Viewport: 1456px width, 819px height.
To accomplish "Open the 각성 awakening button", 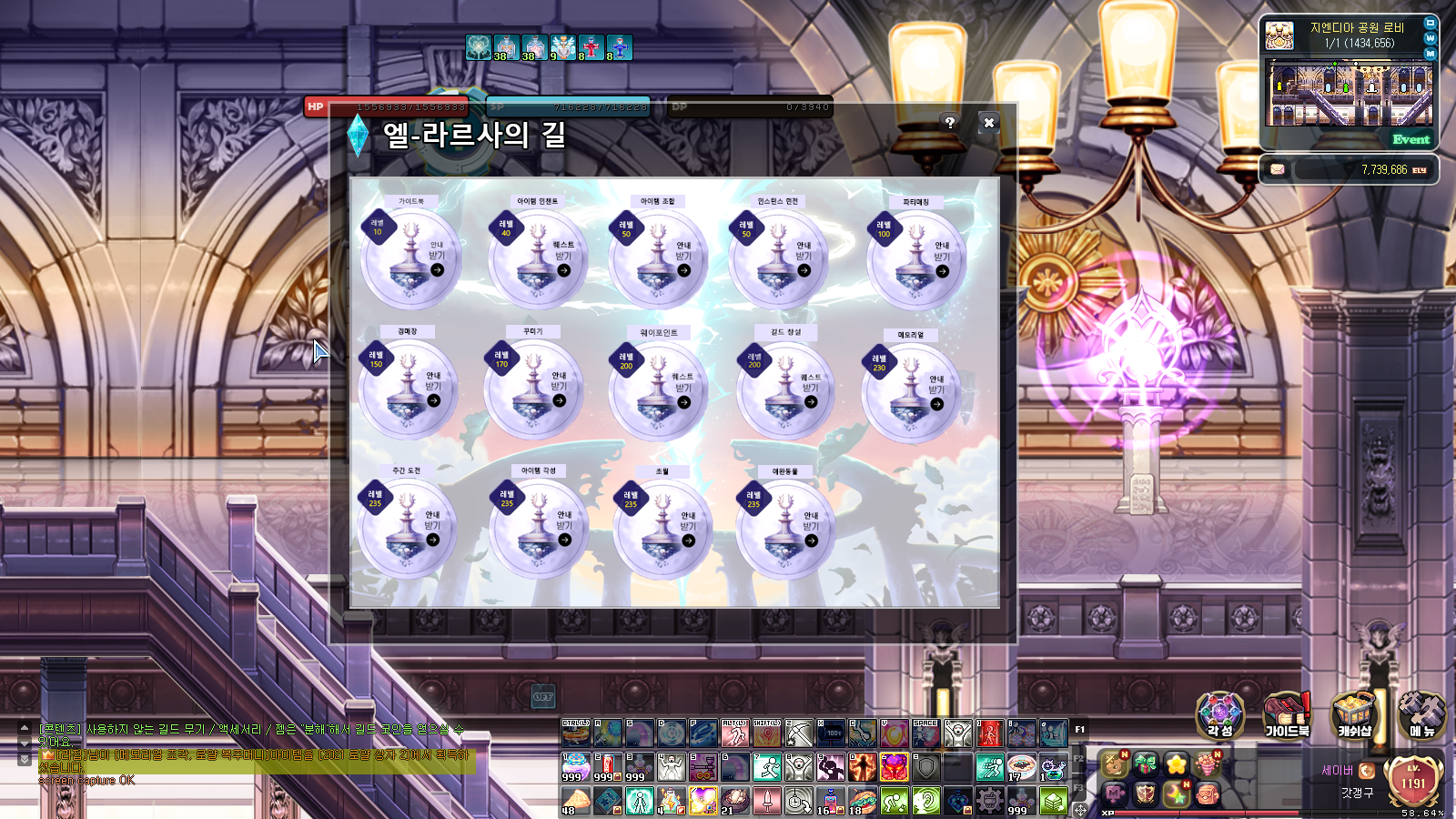I will point(1219,714).
